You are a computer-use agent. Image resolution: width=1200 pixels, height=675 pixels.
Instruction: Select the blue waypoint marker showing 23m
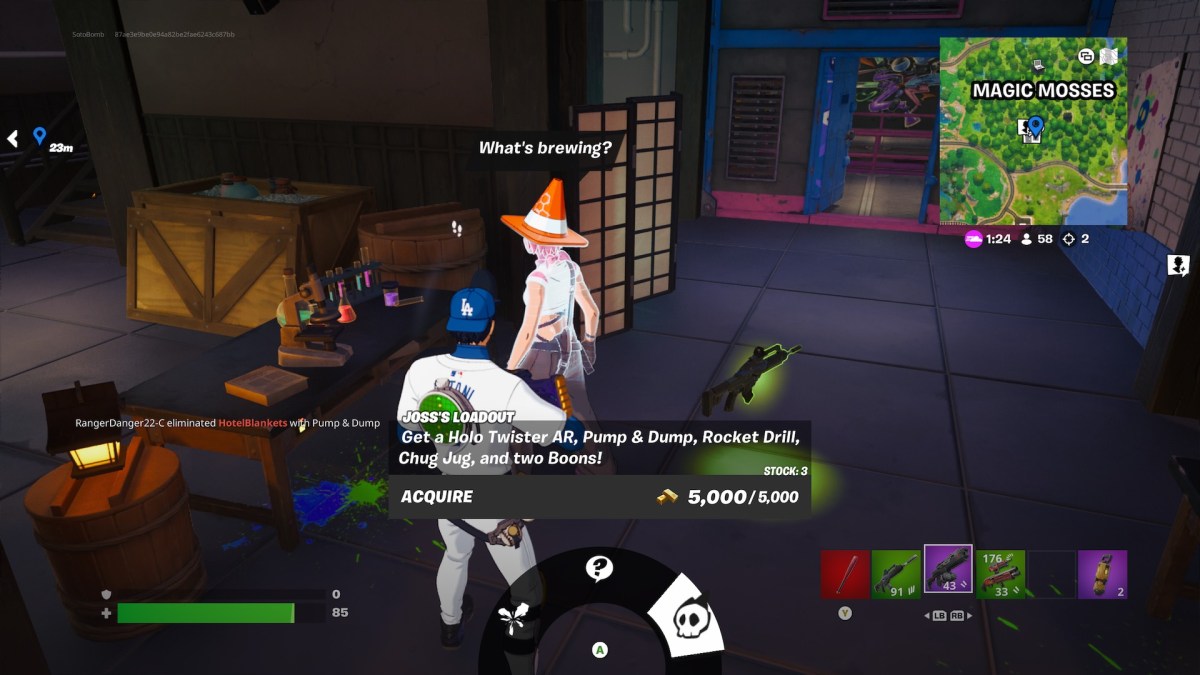[40, 136]
